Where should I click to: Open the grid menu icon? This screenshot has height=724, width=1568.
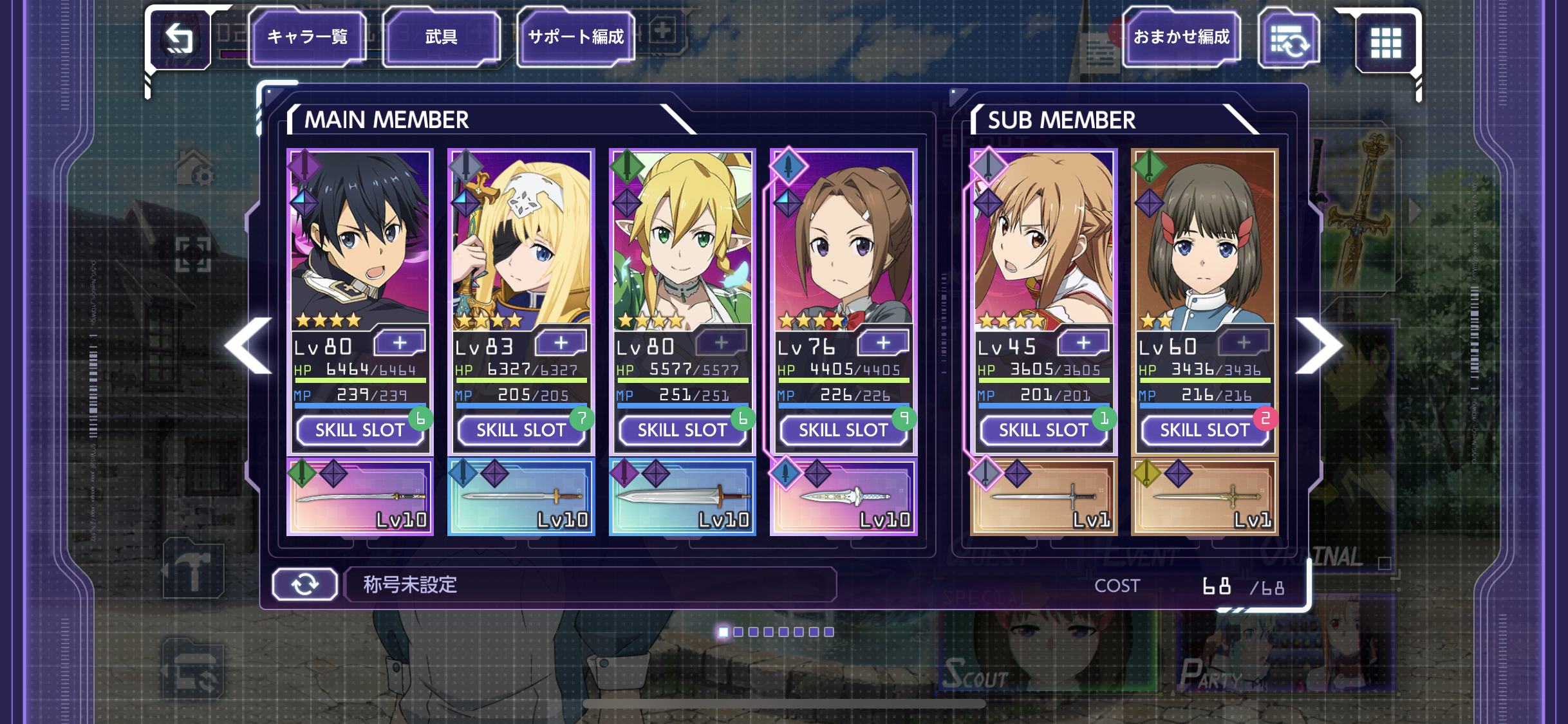pos(1385,42)
